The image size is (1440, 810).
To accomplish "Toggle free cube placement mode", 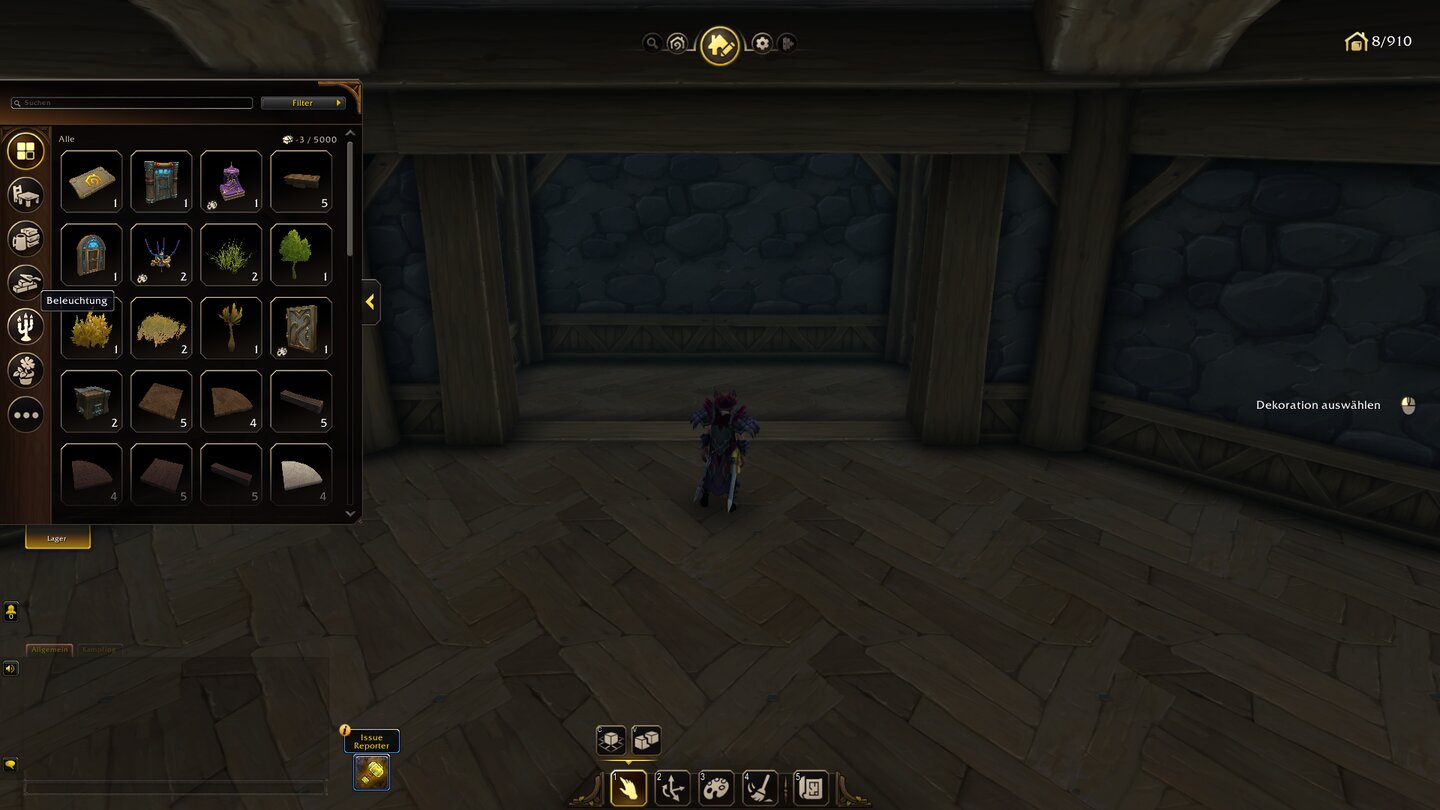I will click(x=646, y=740).
